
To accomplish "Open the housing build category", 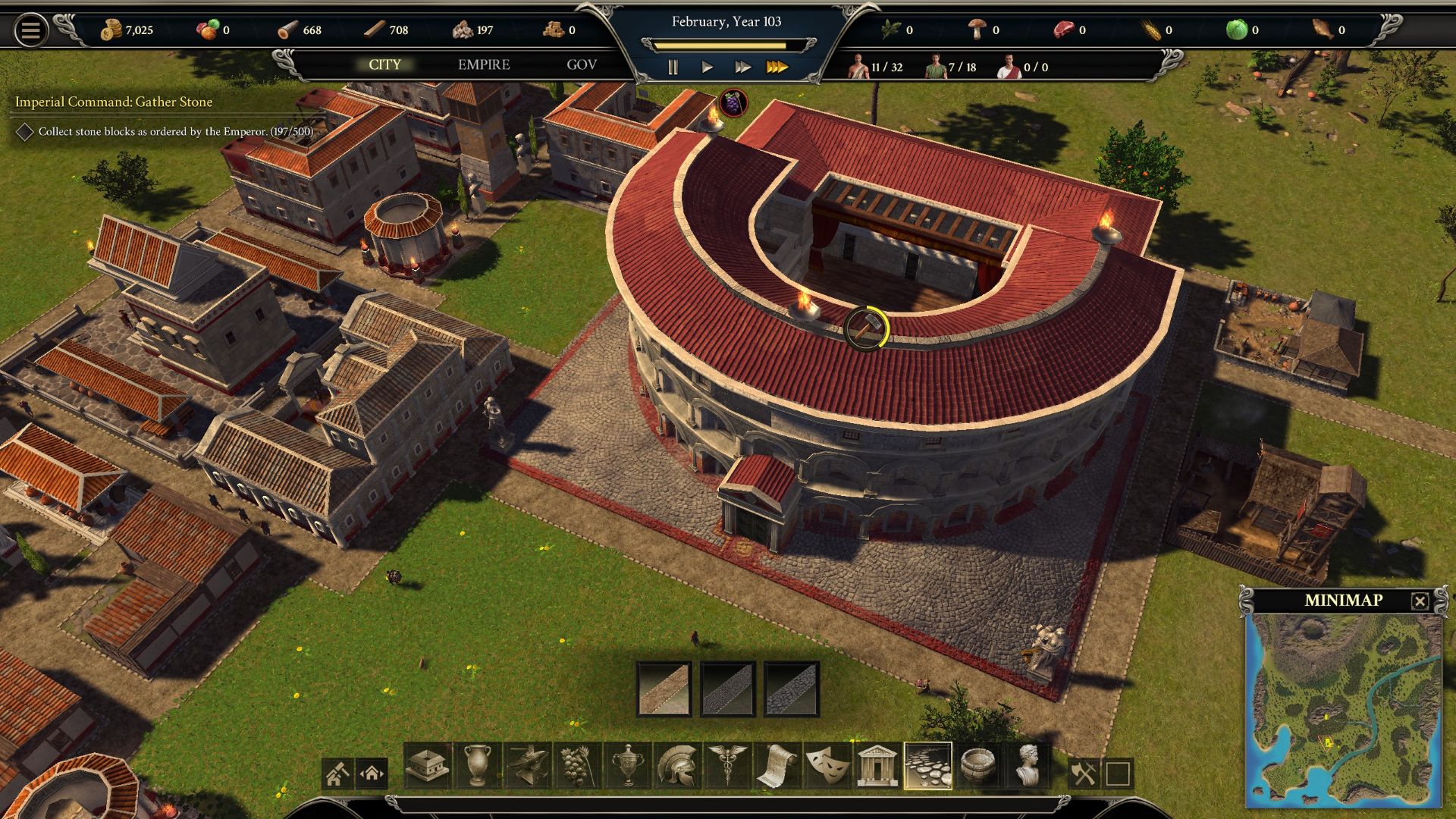I will tap(428, 766).
